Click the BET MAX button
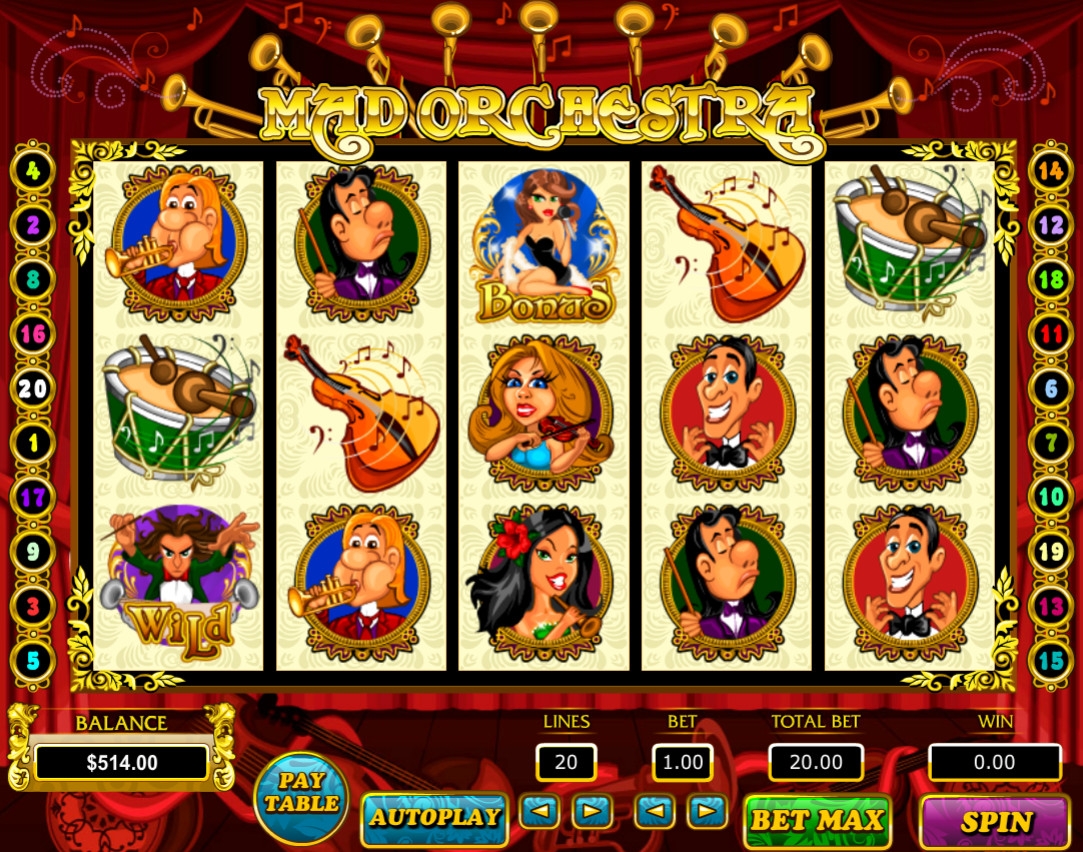 tap(817, 821)
